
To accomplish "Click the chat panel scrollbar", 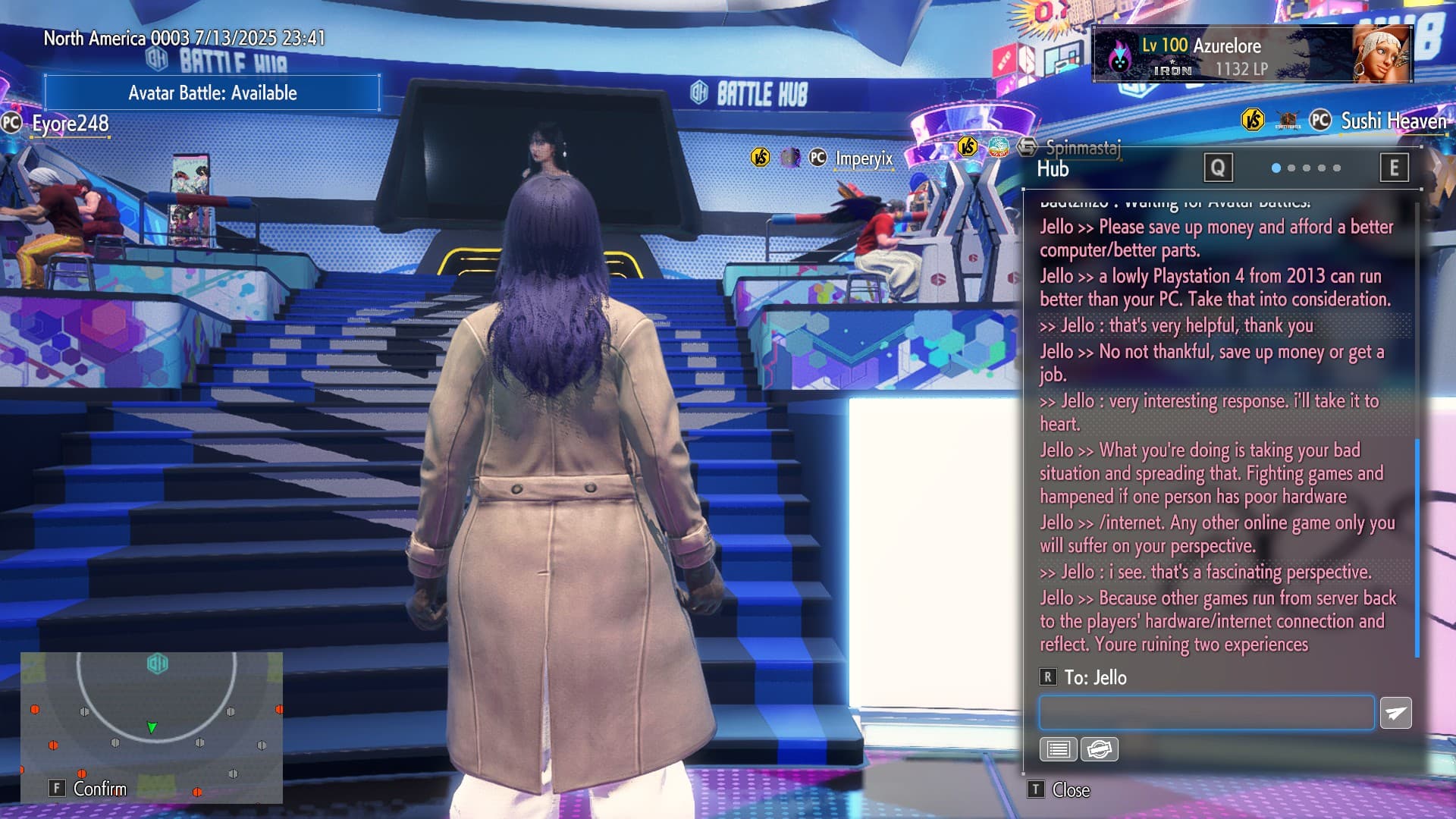I will [x=1417, y=546].
